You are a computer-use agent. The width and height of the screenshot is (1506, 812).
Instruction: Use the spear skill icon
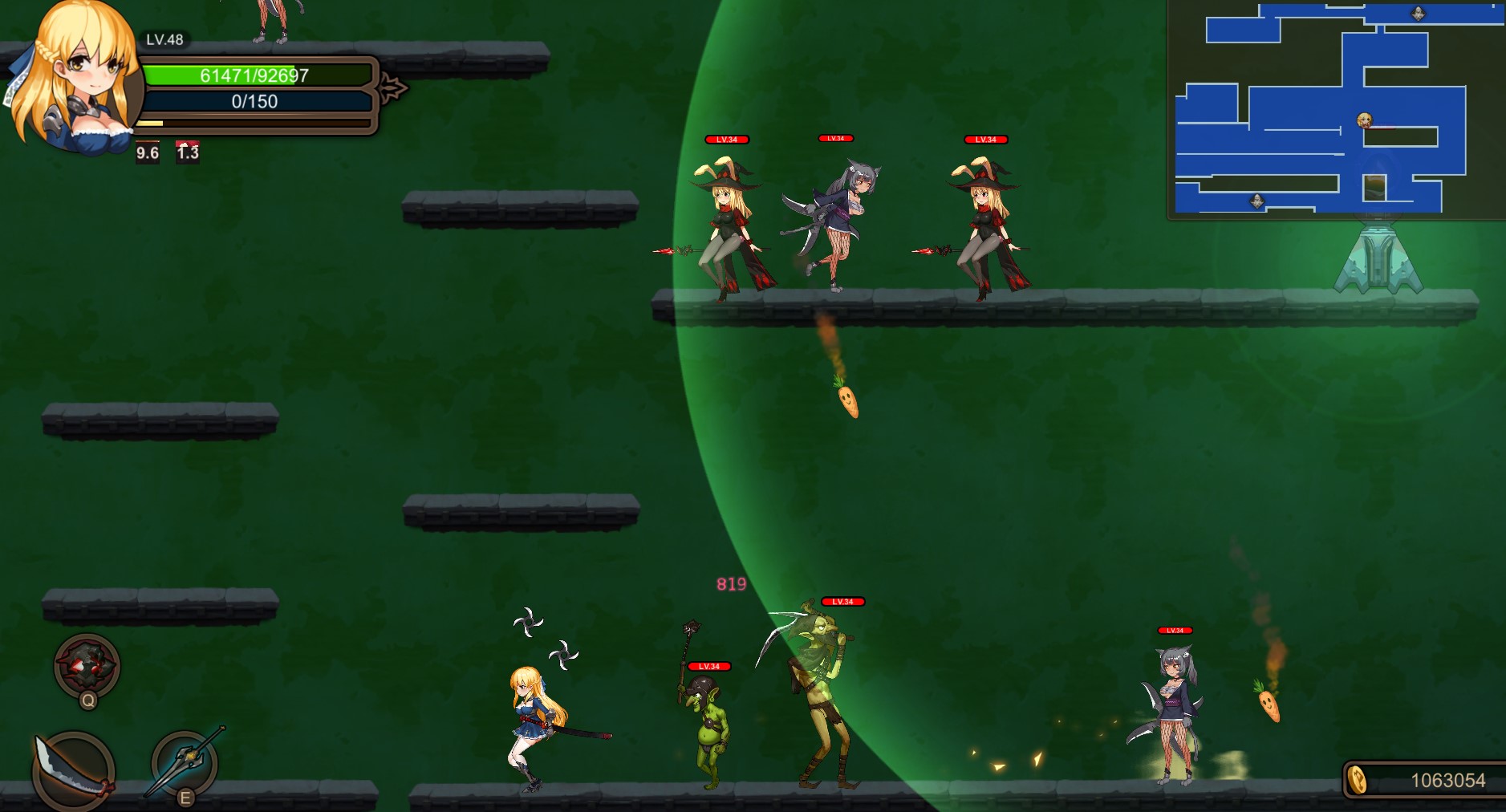185,762
